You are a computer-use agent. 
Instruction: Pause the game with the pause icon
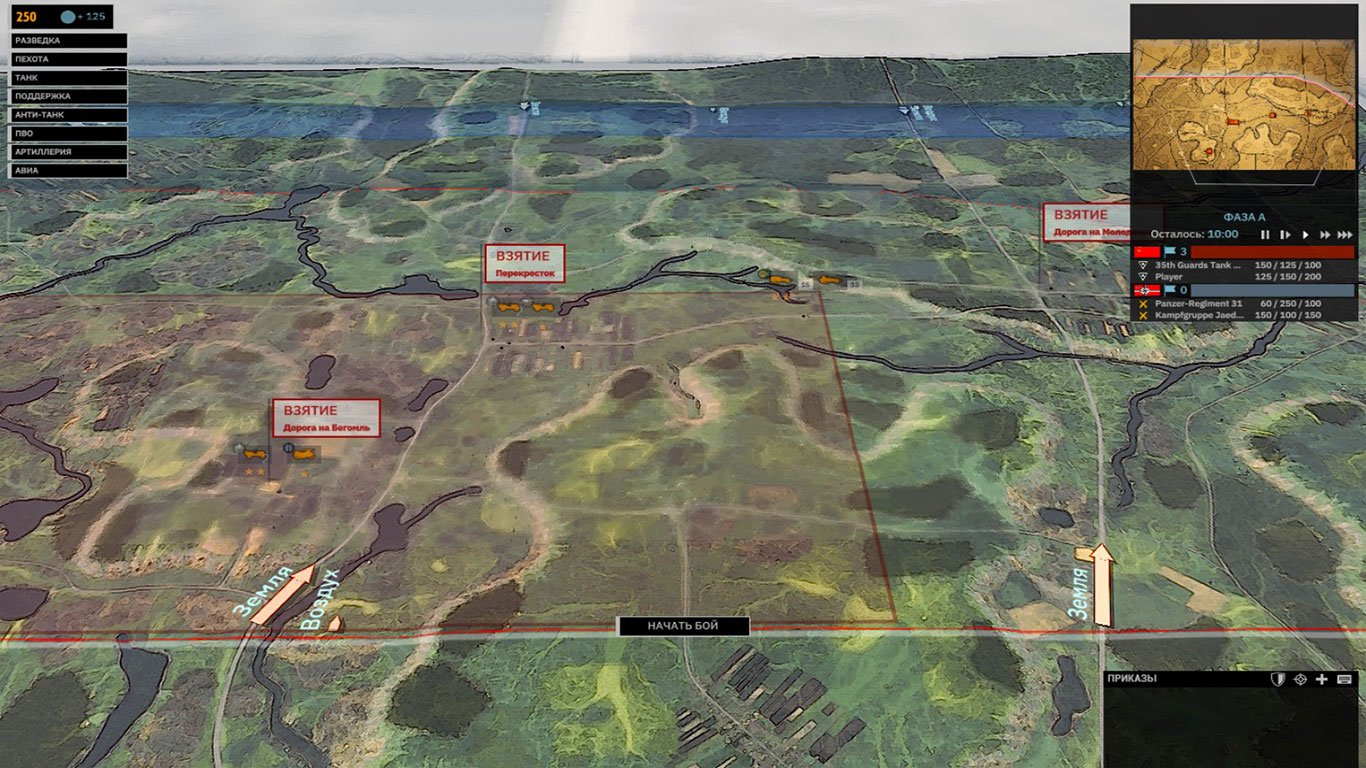[1266, 235]
